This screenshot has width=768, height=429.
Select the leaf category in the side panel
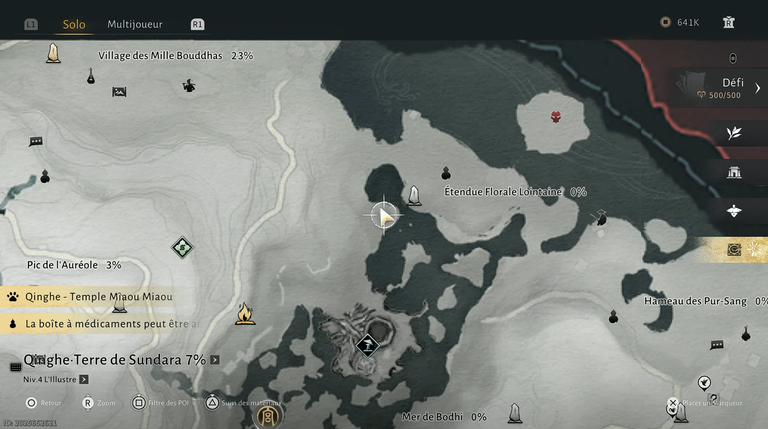[x=734, y=133]
